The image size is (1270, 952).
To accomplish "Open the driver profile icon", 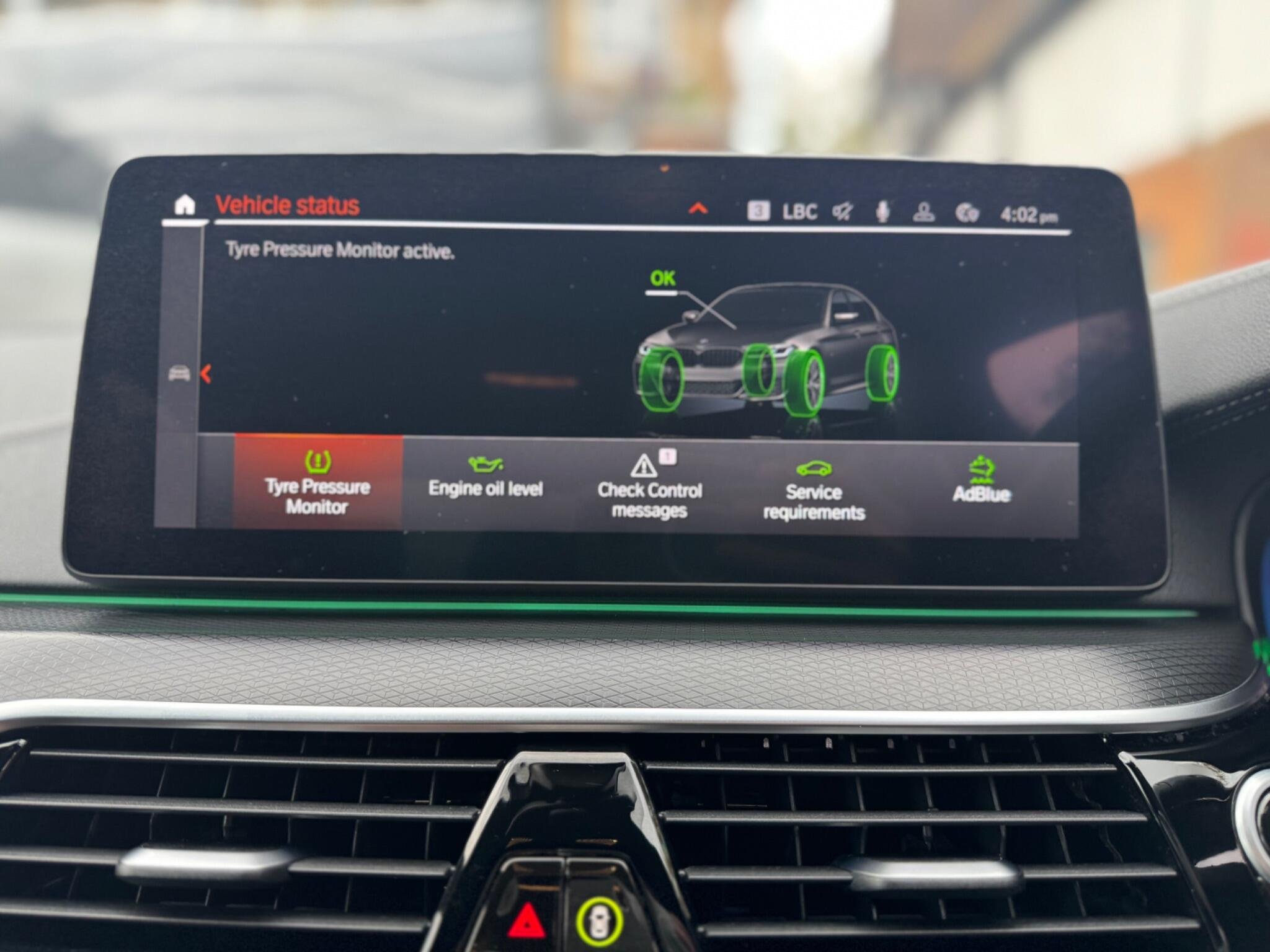I will click(924, 213).
